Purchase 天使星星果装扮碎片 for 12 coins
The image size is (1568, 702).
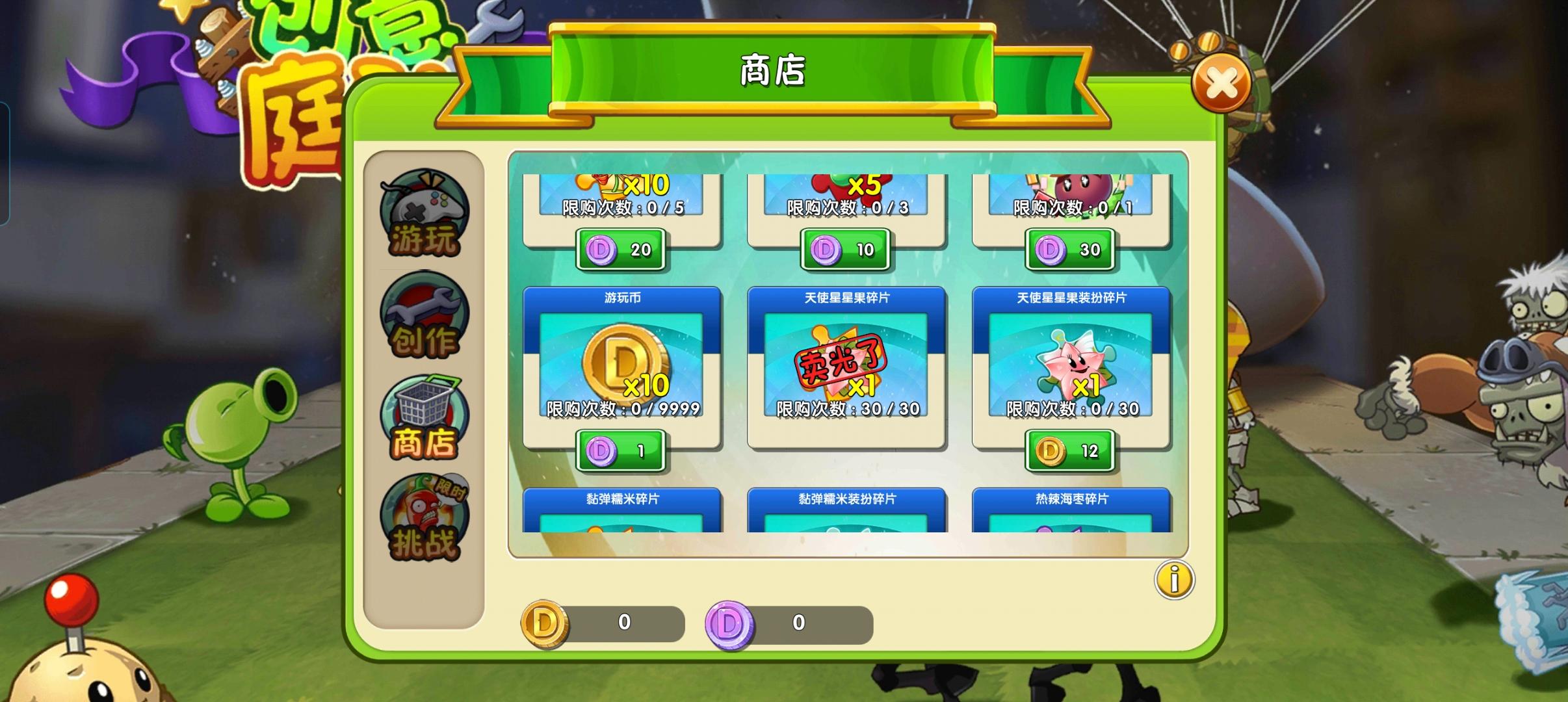[x=1069, y=448]
